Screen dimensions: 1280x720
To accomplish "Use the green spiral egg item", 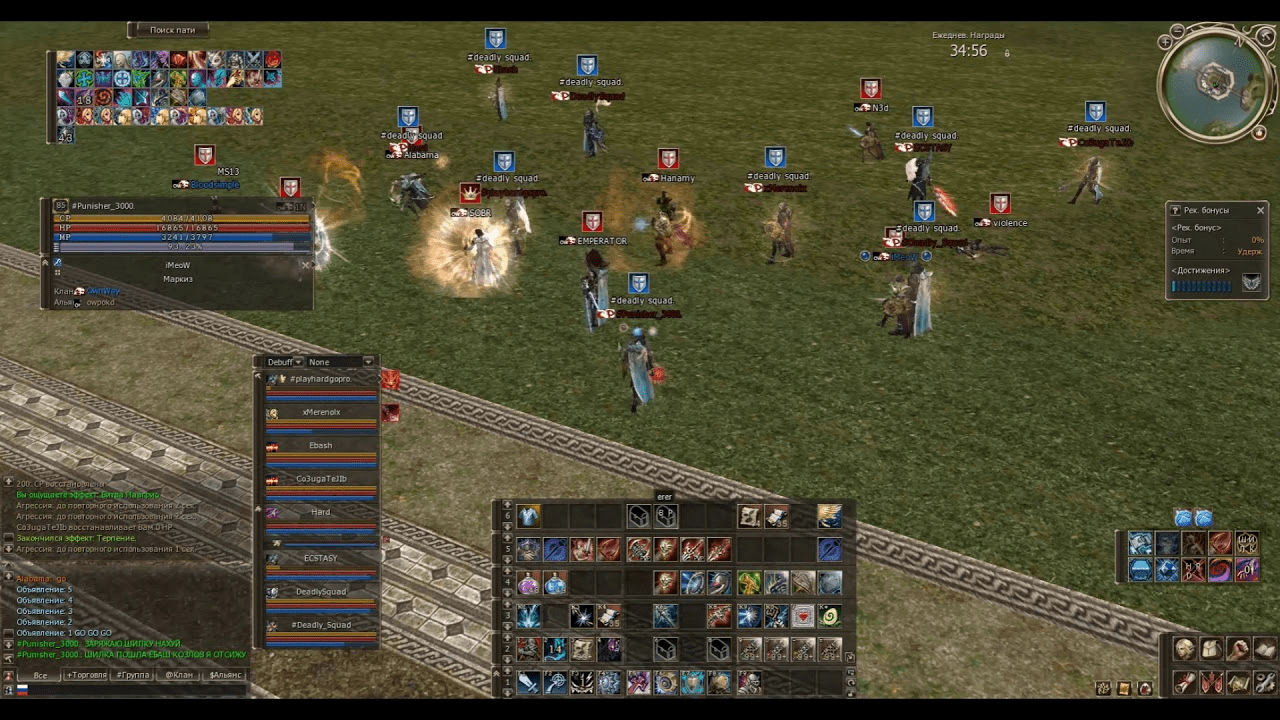I will point(829,616).
